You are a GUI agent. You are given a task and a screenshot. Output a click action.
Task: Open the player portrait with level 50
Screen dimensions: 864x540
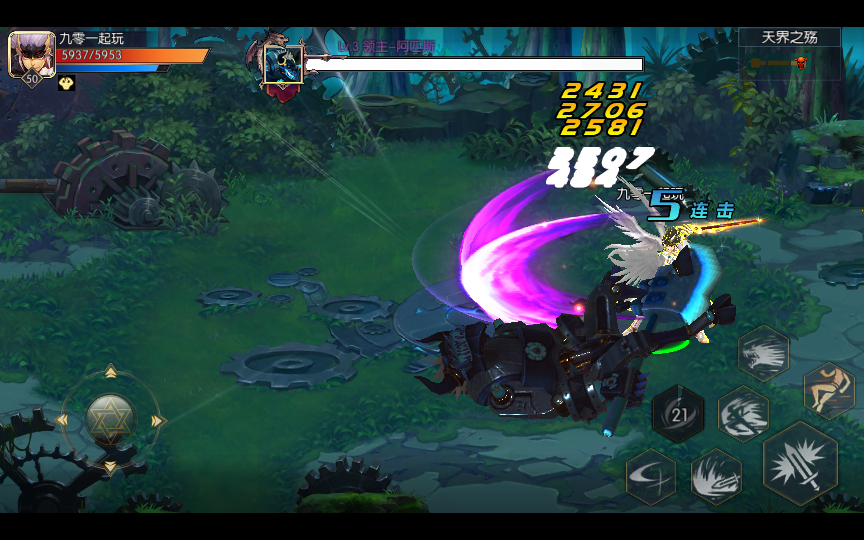(x=31, y=56)
